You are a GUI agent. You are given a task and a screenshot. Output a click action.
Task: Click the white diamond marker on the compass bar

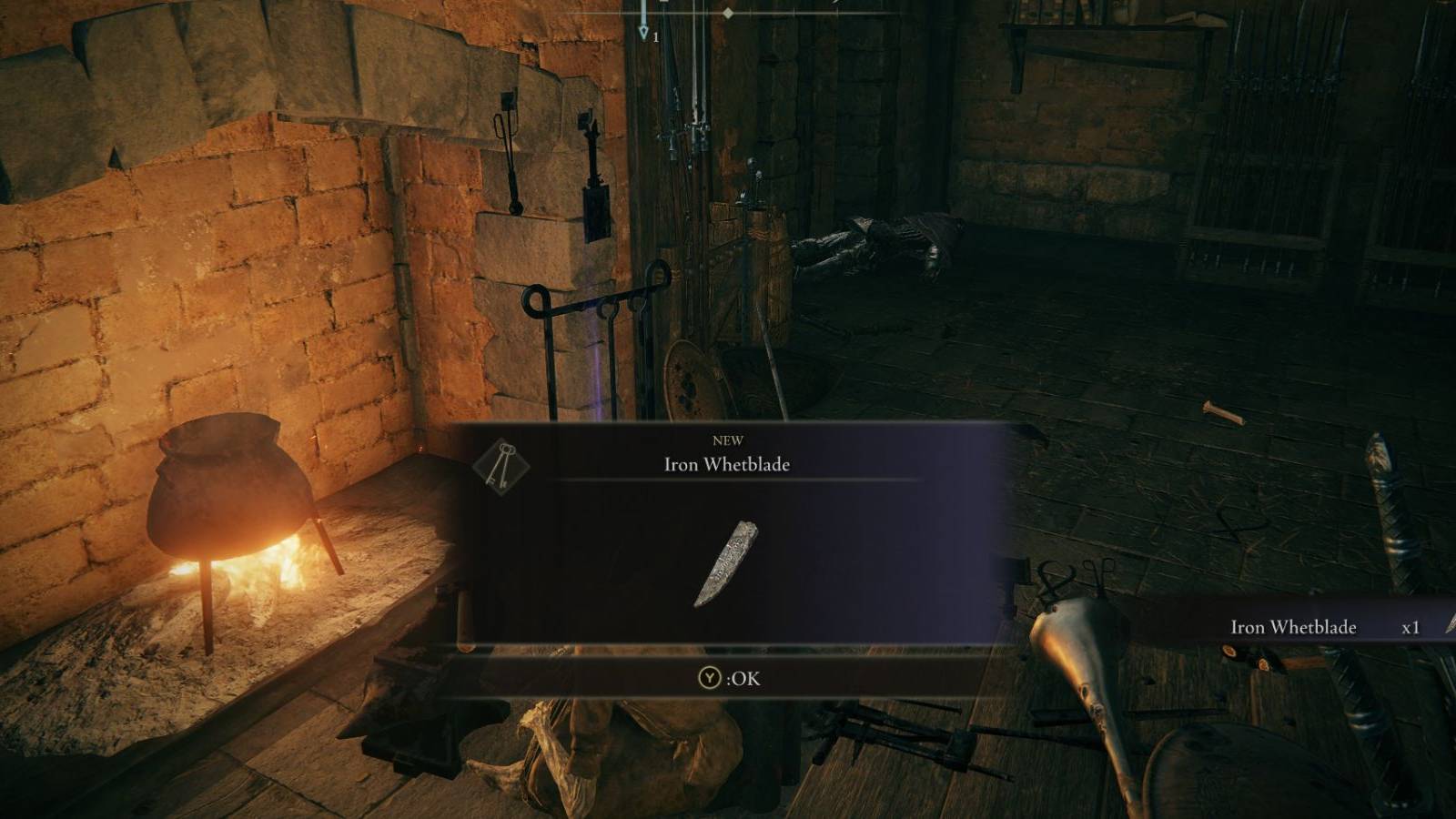728,15
